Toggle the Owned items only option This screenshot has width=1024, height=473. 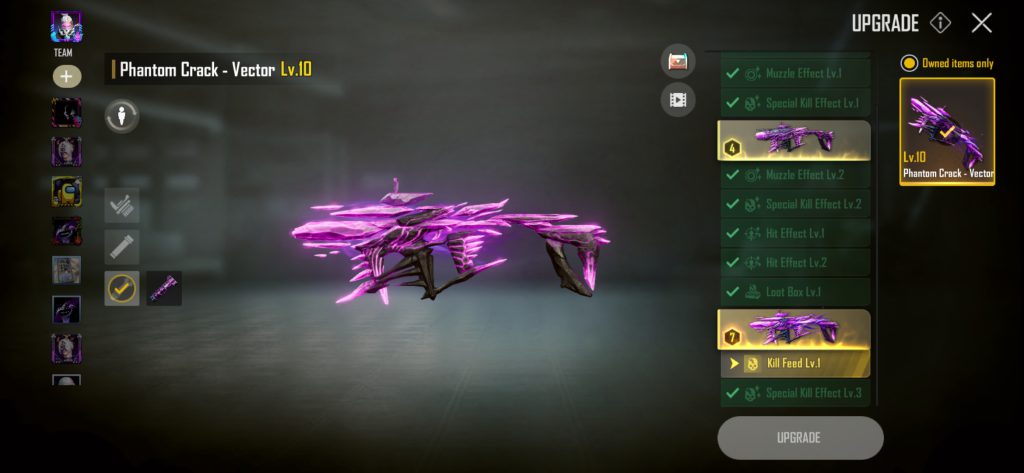[909, 63]
